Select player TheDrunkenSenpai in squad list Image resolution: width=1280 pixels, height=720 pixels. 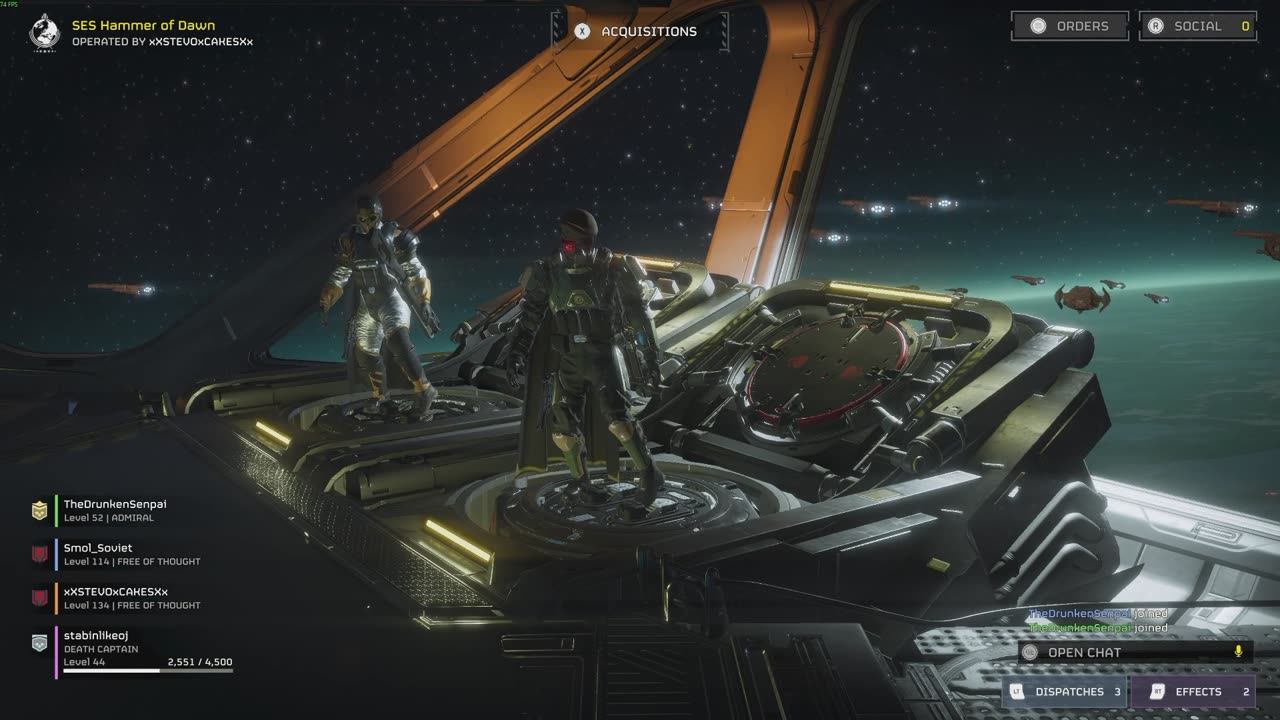(115, 510)
